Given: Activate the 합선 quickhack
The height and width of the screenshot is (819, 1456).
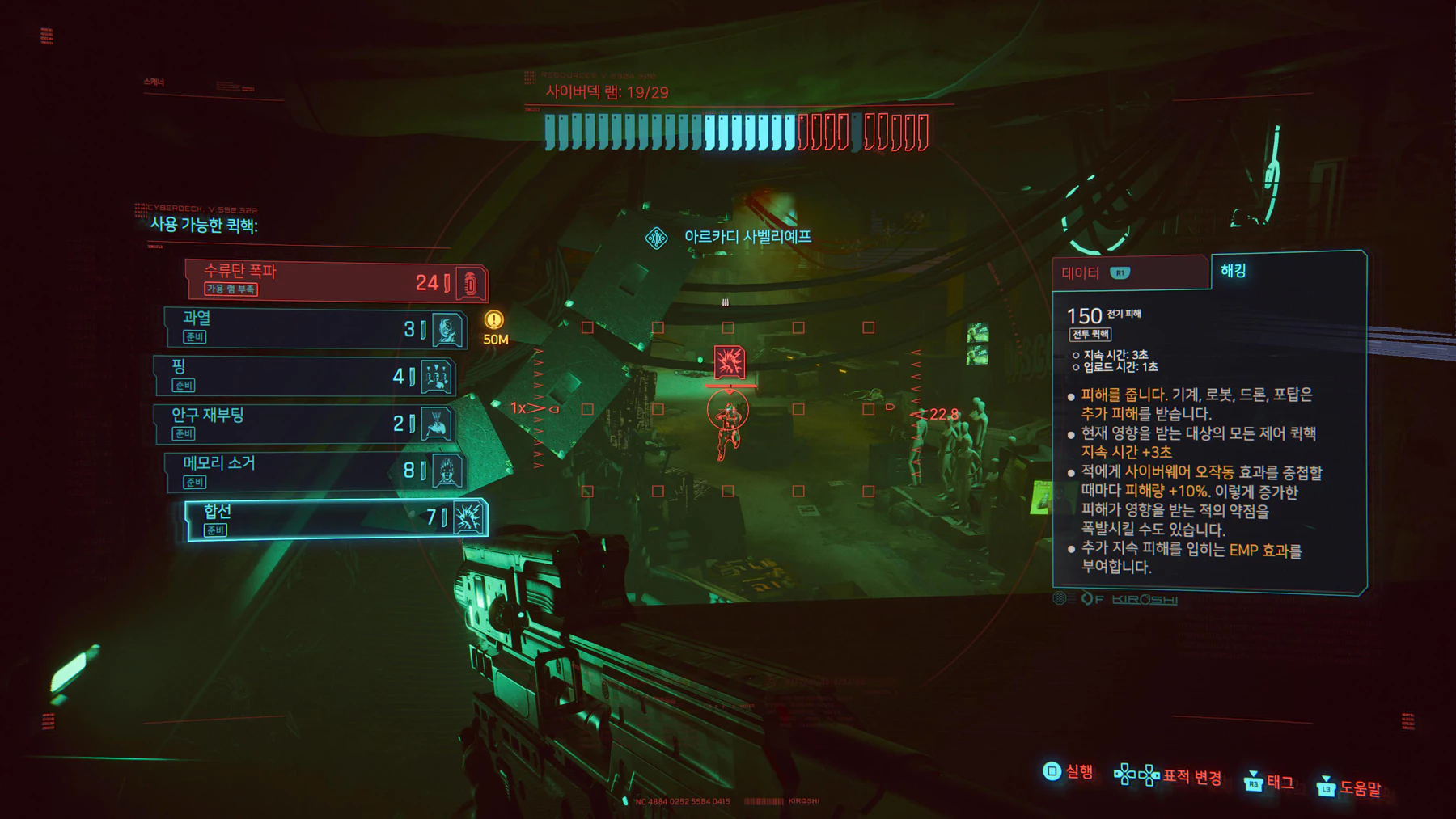Looking at the screenshot, I should tap(336, 519).
